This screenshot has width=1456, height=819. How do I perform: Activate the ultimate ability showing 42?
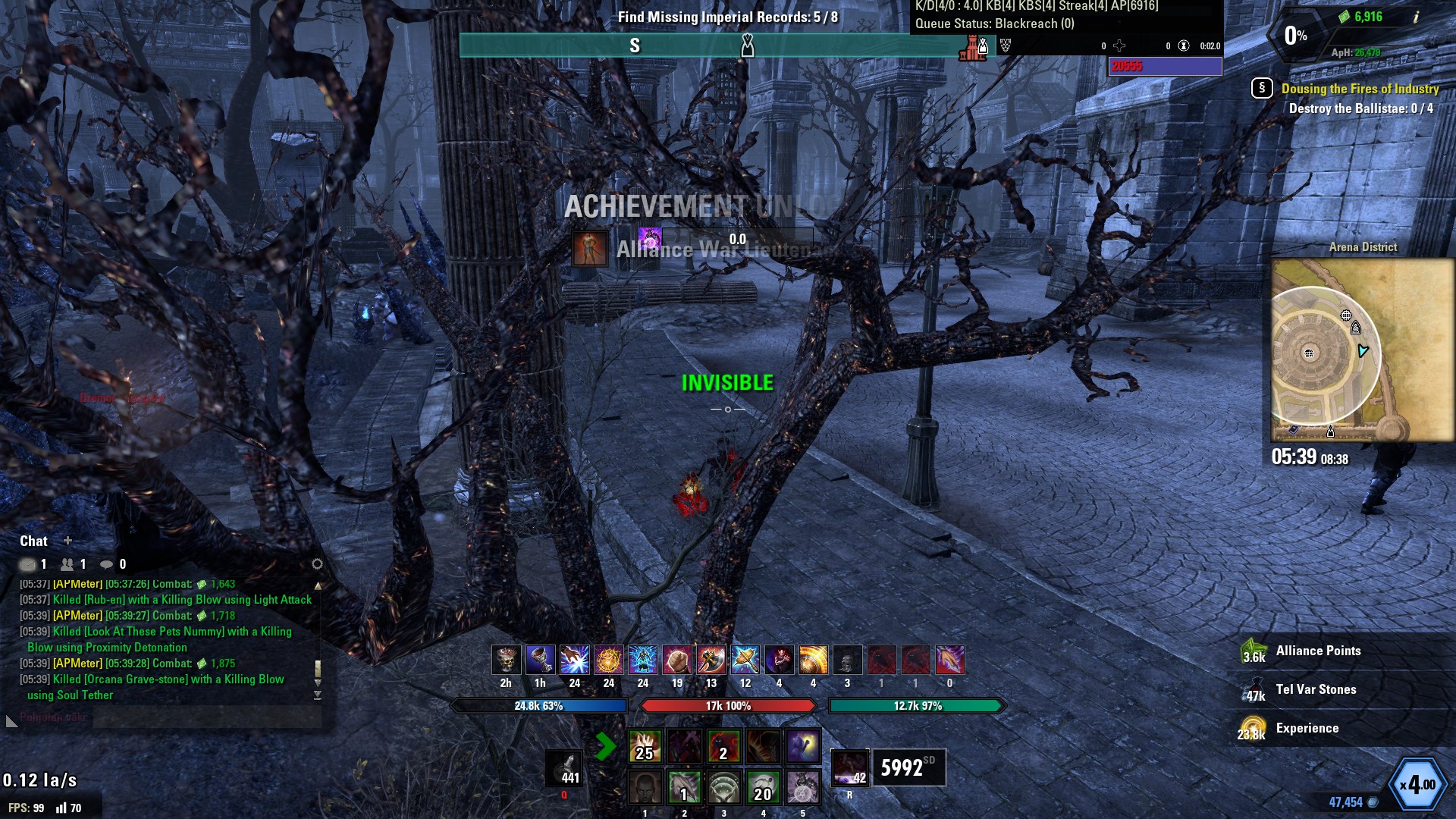pos(849,767)
